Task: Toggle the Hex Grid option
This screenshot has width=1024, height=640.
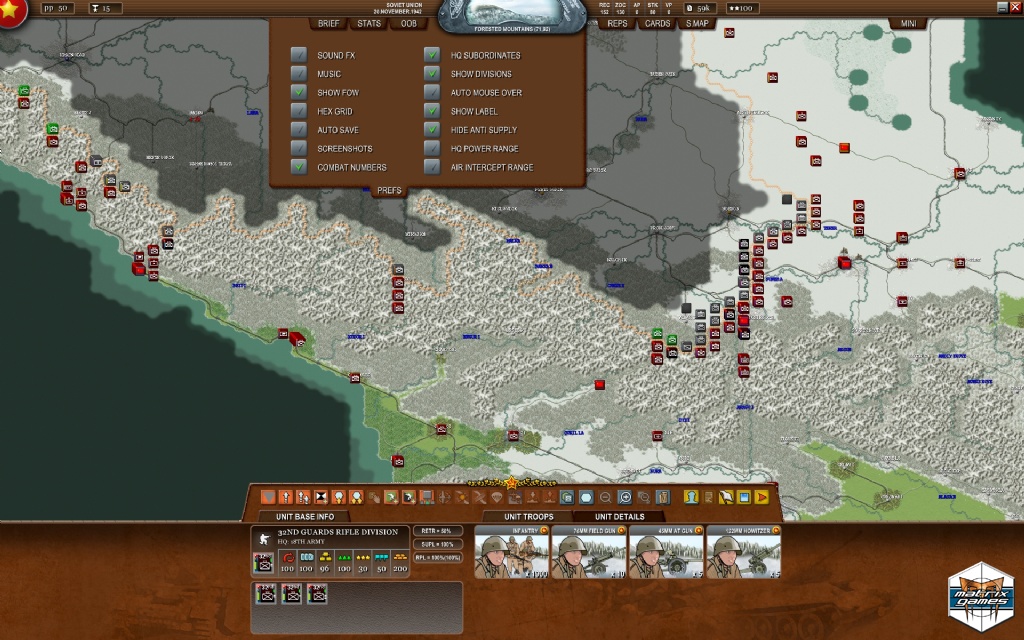Action: pos(298,111)
